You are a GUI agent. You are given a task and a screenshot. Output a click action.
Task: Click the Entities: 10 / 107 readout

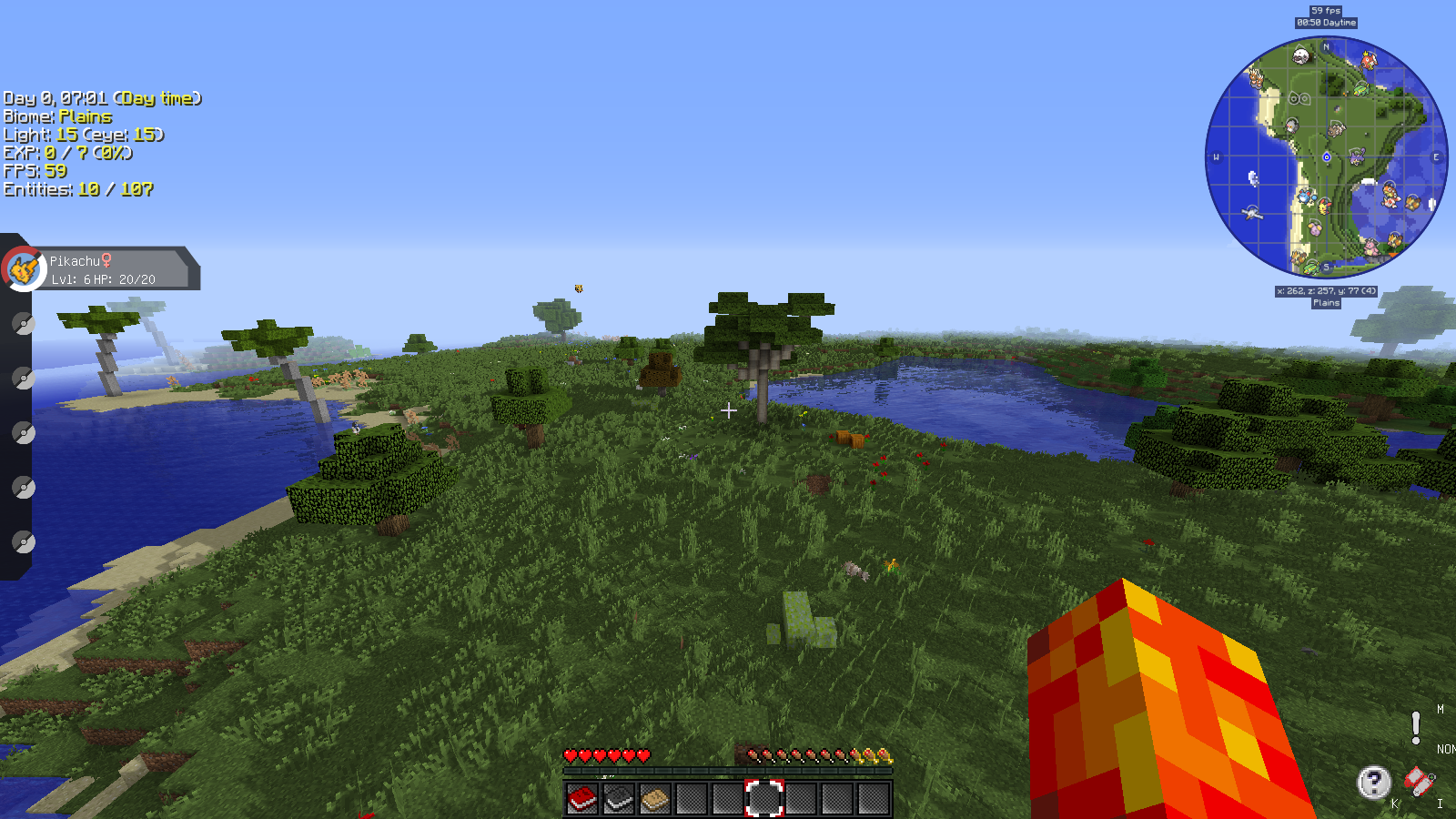(x=77, y=190)
